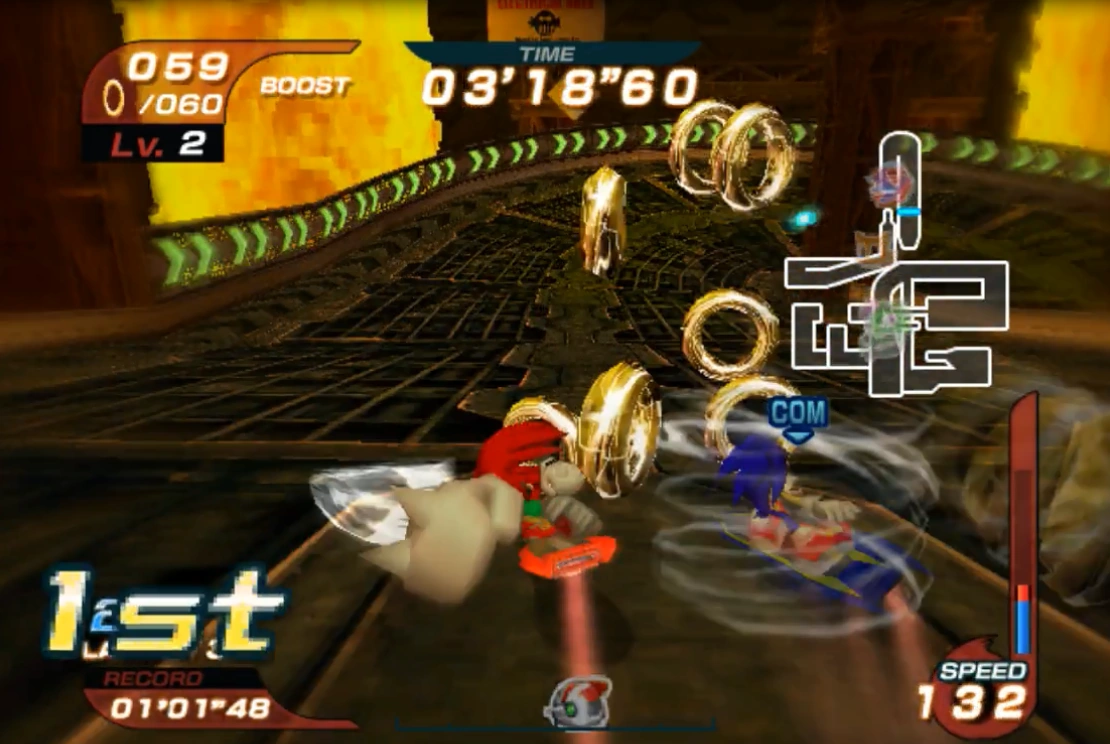Click the gold ring icon beside the ring counter
Screen dimensions: 1110x744
[115, 97]
